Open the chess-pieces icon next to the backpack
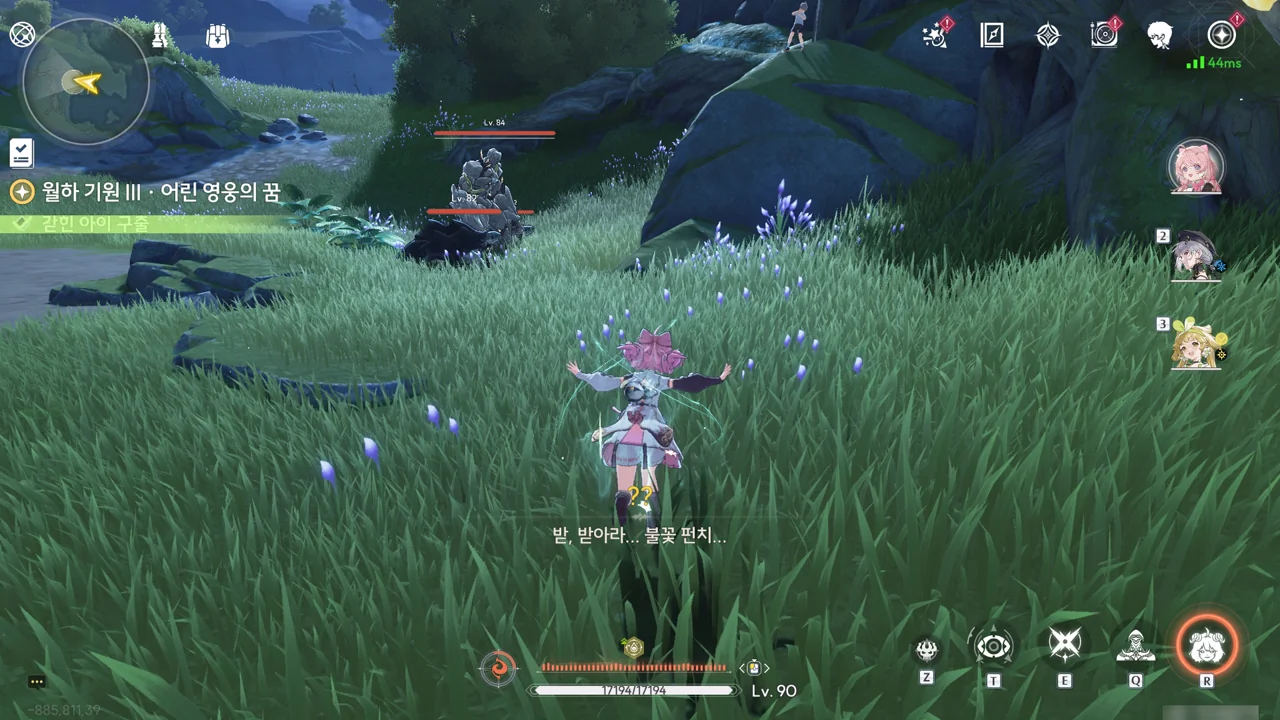 pyautogui.click(x=160, y=37)
